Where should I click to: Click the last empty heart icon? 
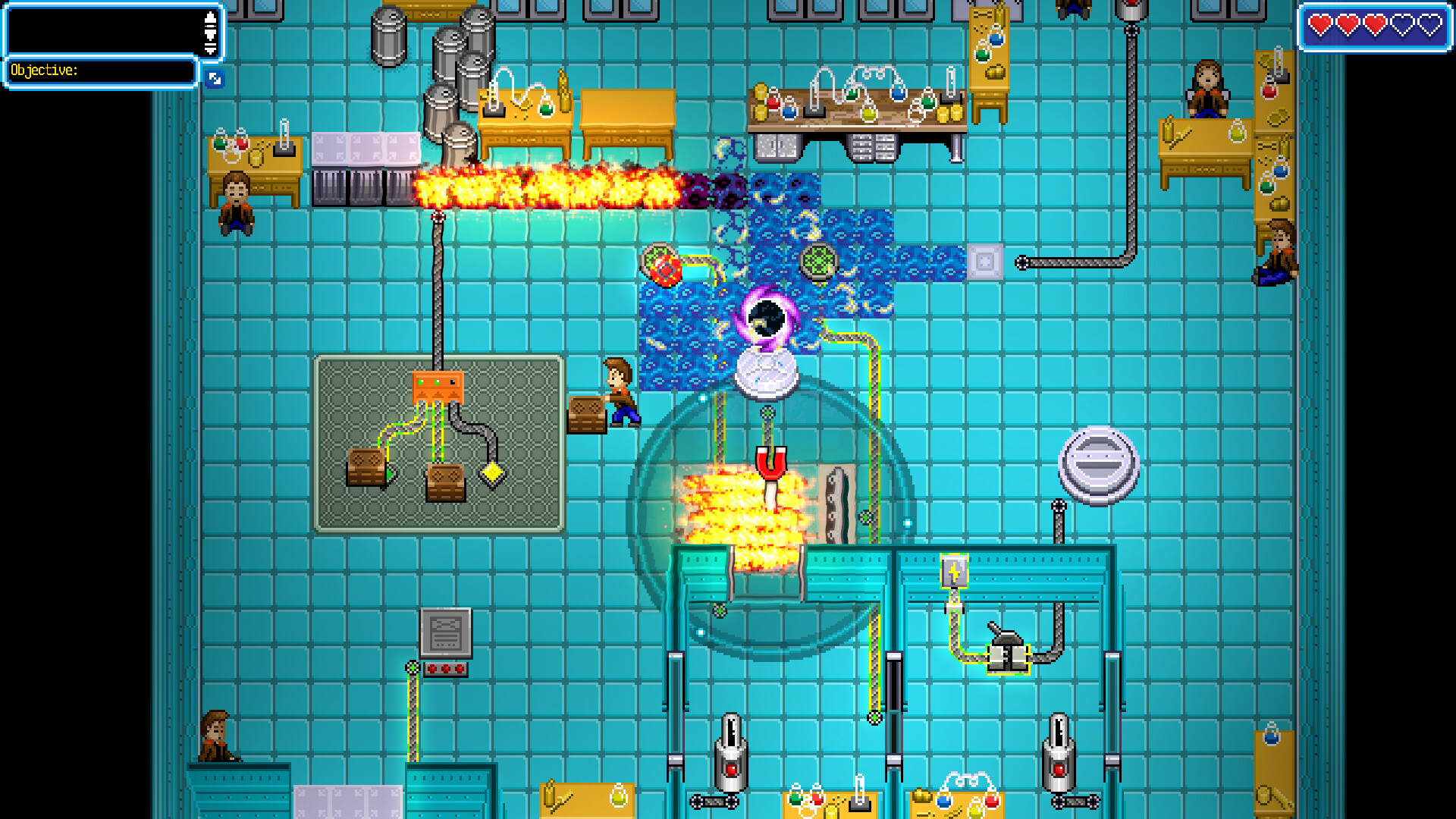coord(1429,25)
